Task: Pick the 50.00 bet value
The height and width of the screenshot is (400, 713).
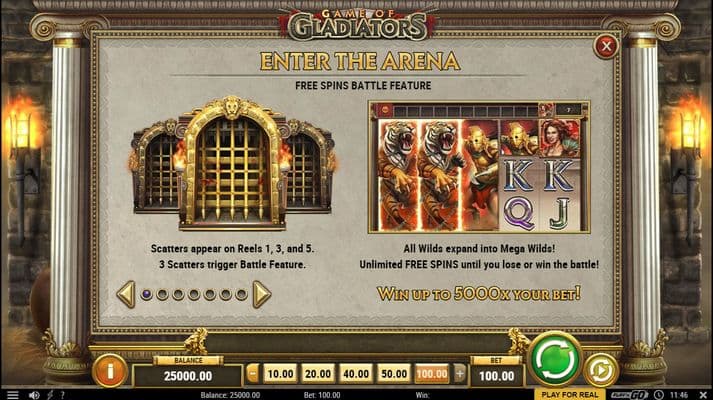Action: tap(394, 373)
